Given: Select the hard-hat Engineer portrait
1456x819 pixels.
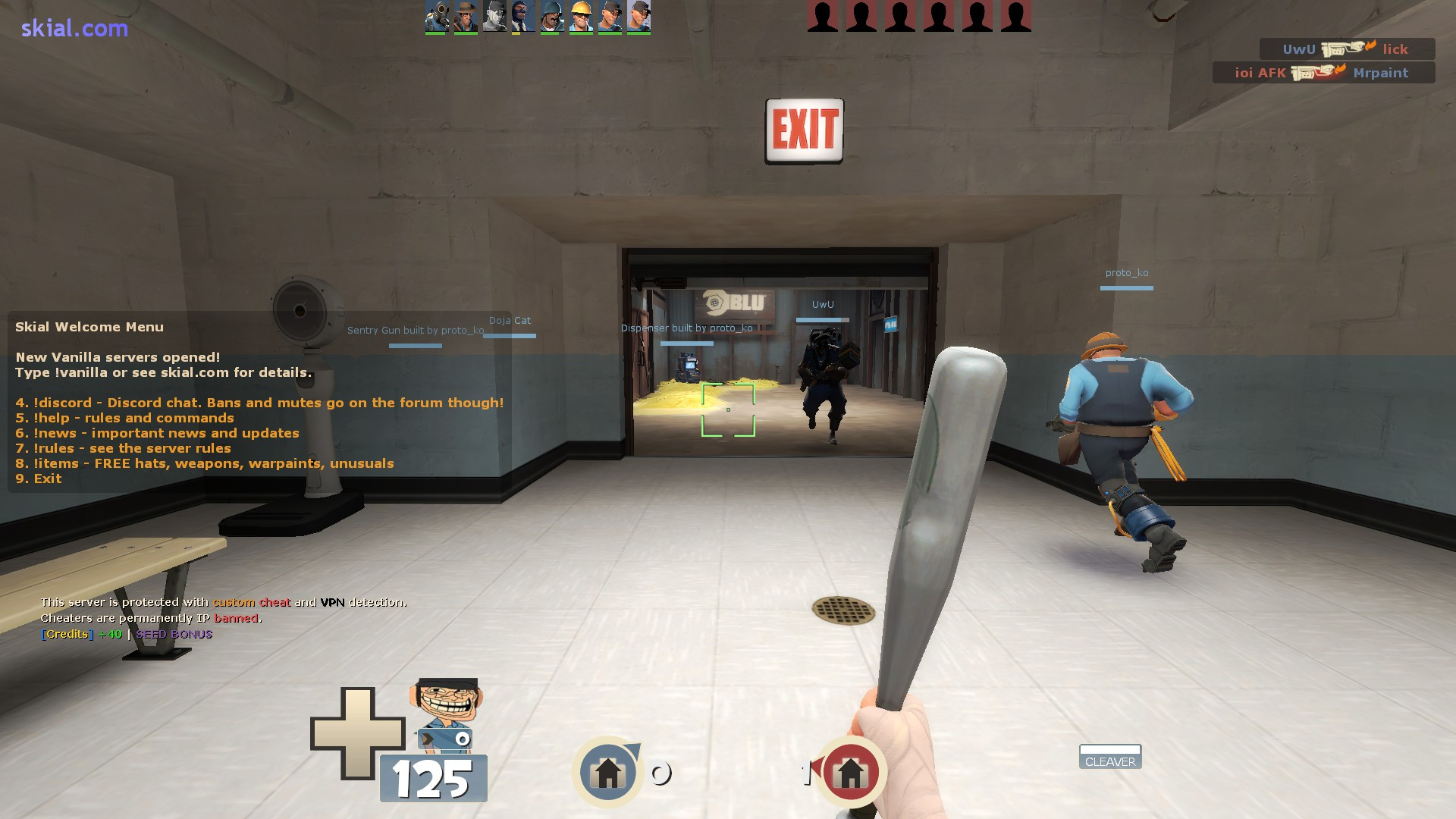Looking at the screenshot, I should [x=580, y=17].
